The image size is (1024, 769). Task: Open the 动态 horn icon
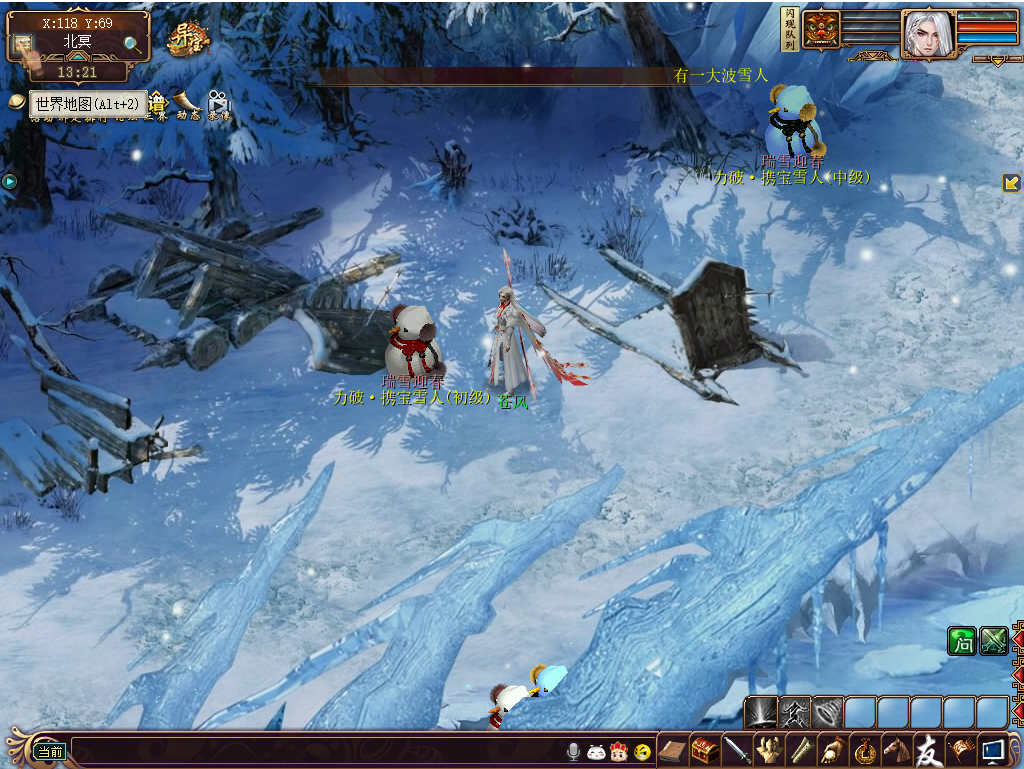point(188,102)
